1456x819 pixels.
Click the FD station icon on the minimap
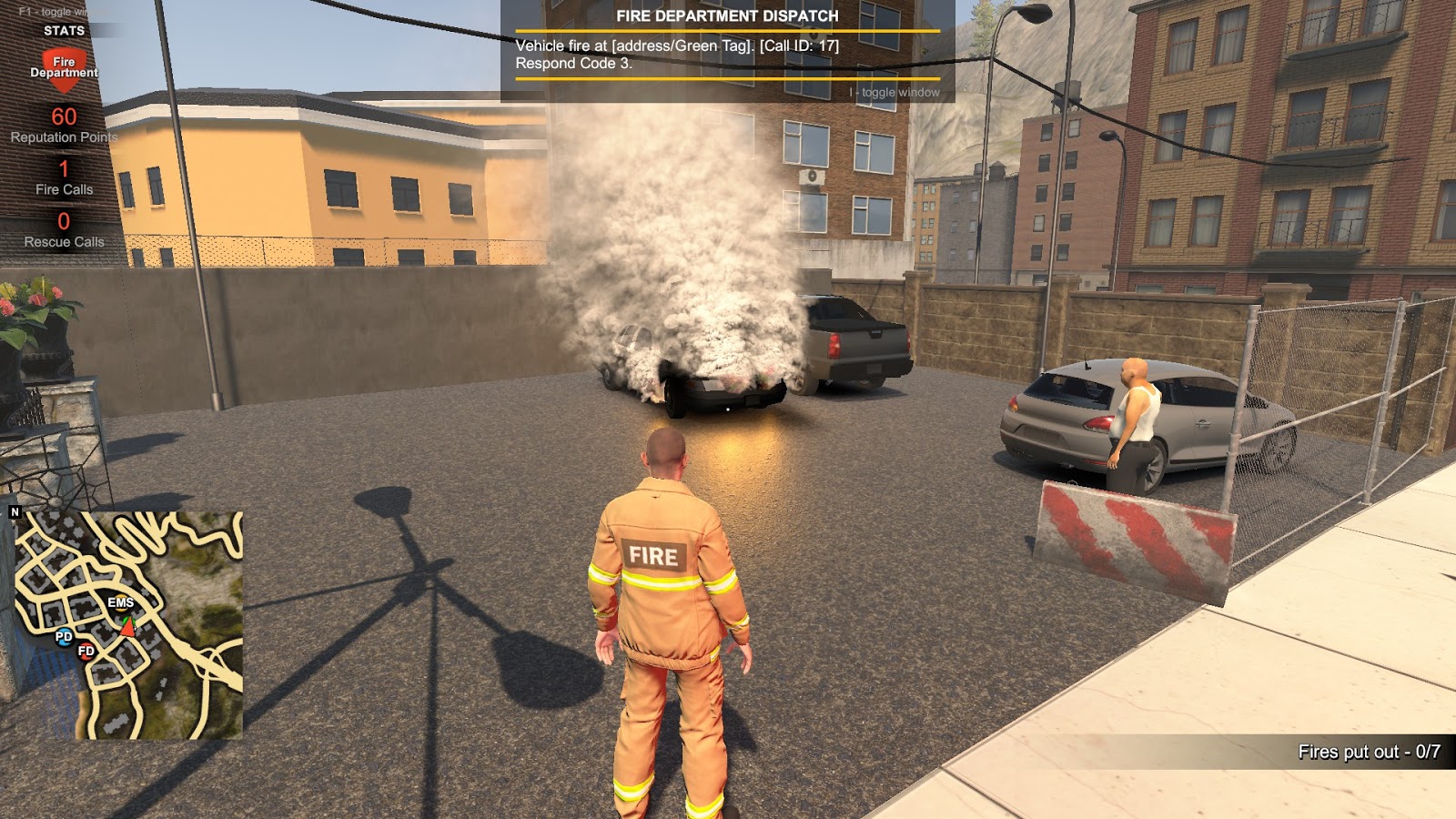(87, 652)
